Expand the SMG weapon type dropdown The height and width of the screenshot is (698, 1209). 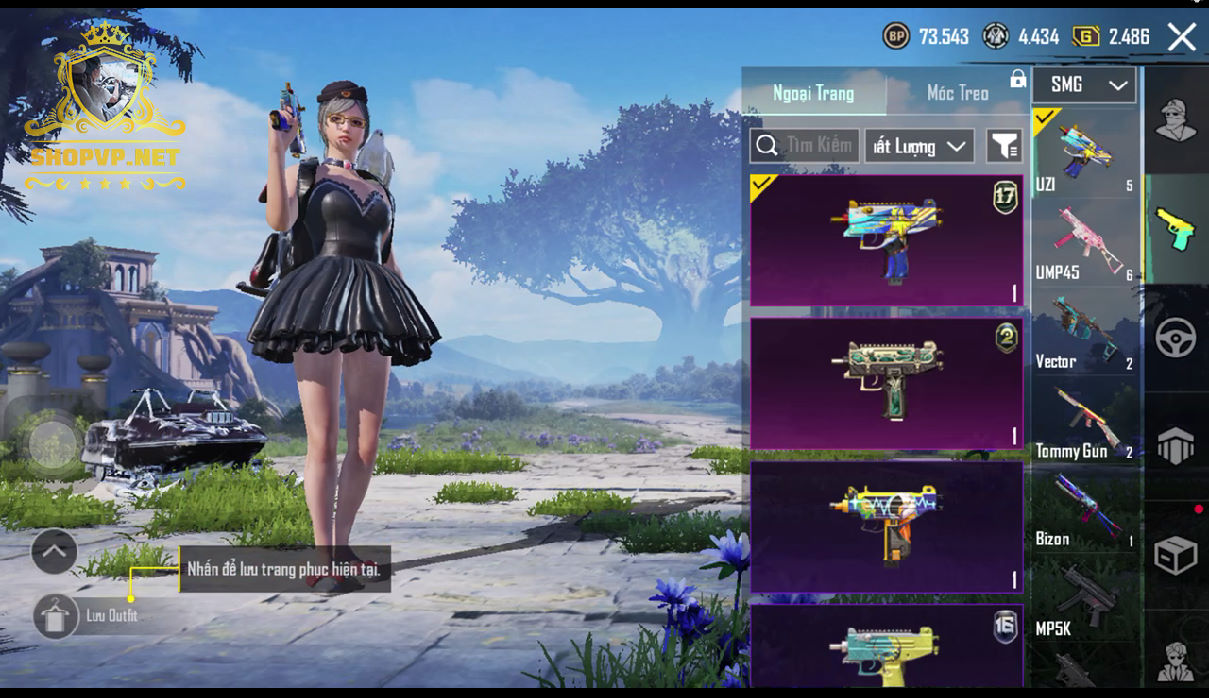tap(1085, 85)
